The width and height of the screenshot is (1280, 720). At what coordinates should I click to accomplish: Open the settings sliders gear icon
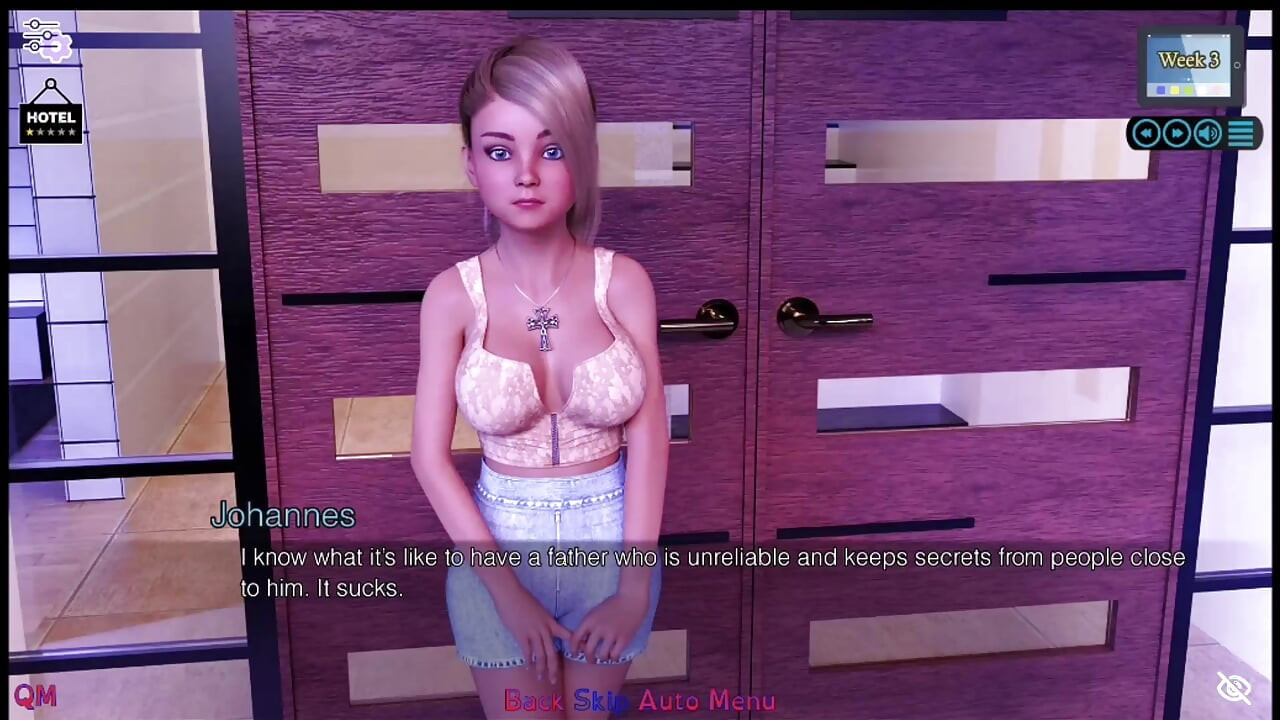click(47, 39)
